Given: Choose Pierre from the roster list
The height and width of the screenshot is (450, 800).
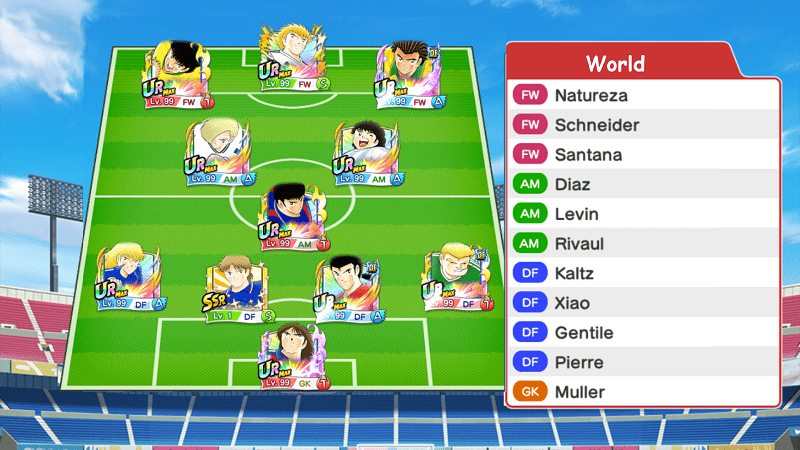Looking at the screenshot, I should [643, 362].
